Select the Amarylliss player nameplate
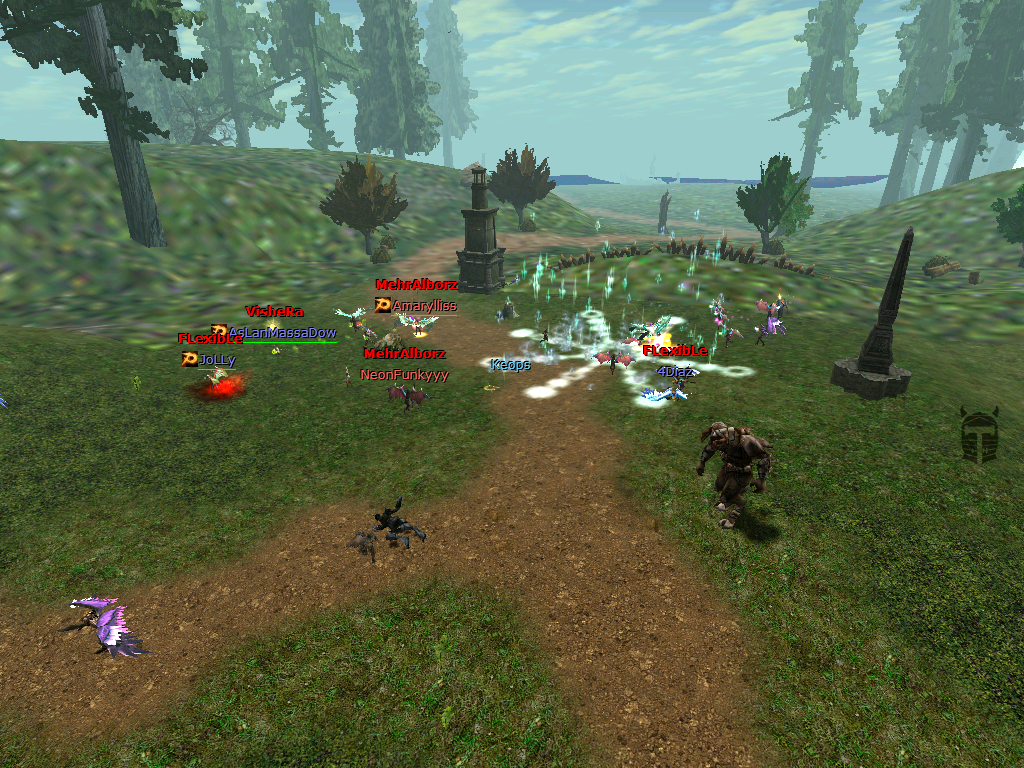 (424, 306)
